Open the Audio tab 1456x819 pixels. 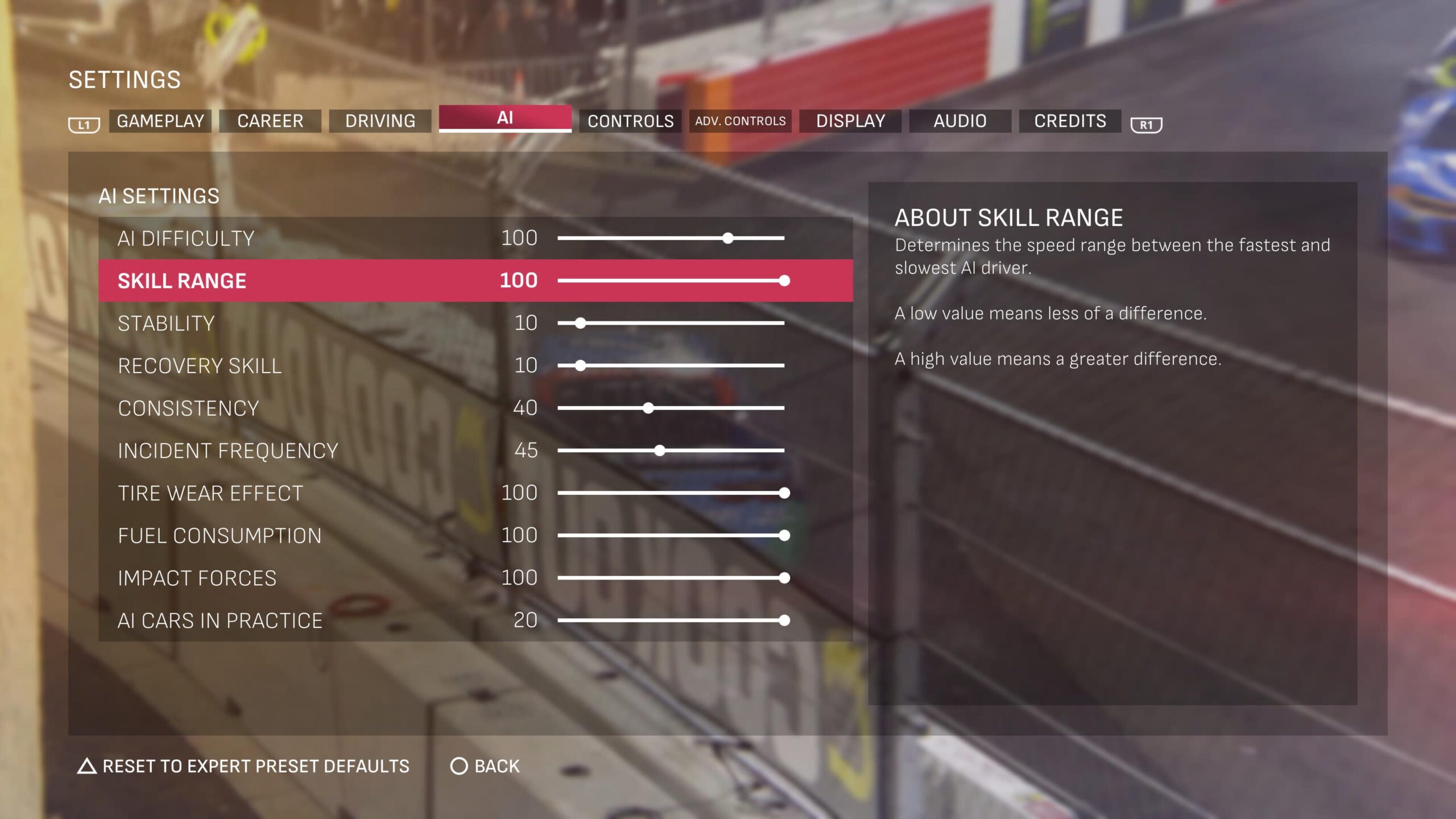tap(960, 121)
